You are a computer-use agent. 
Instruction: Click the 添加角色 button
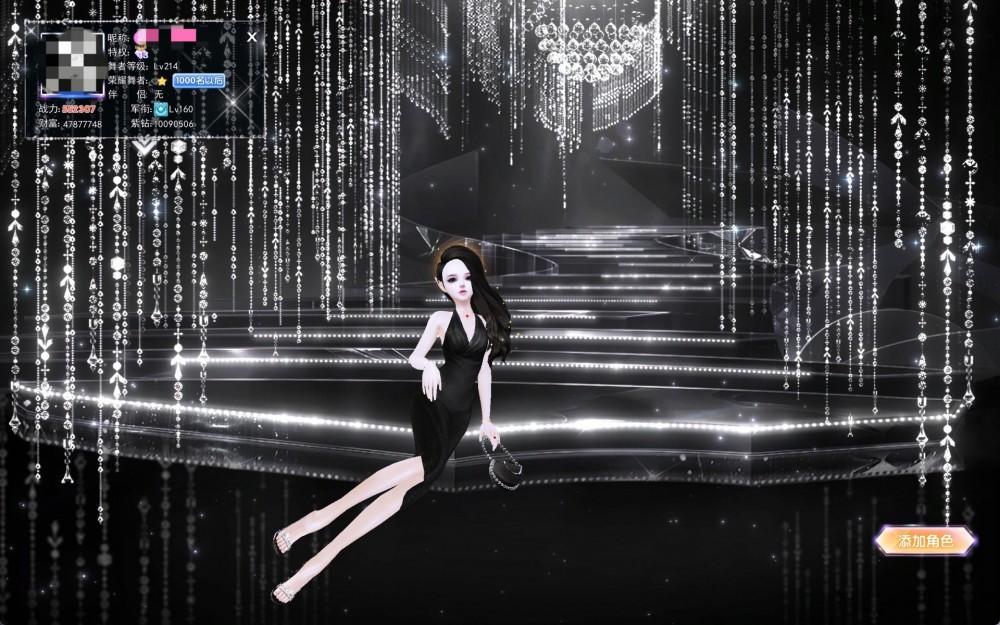[925, 542]
